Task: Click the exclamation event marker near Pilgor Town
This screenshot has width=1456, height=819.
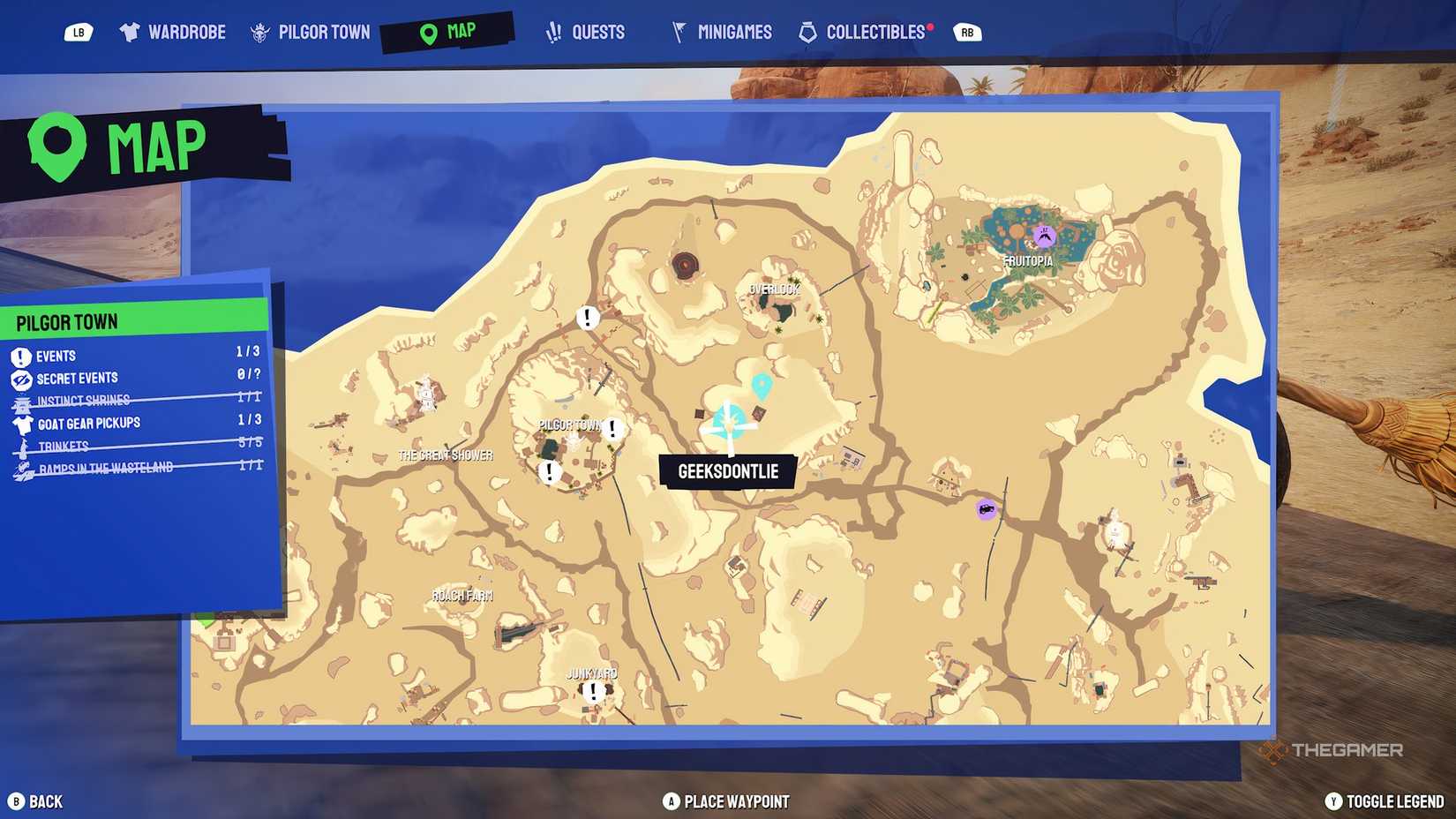Action: tap(612, 430)
